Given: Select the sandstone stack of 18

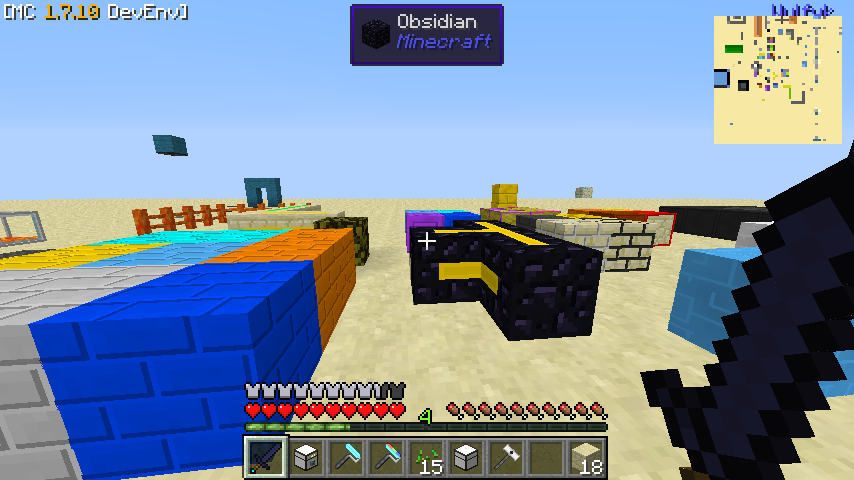Looking at the screenshot, I should (585, 458).
